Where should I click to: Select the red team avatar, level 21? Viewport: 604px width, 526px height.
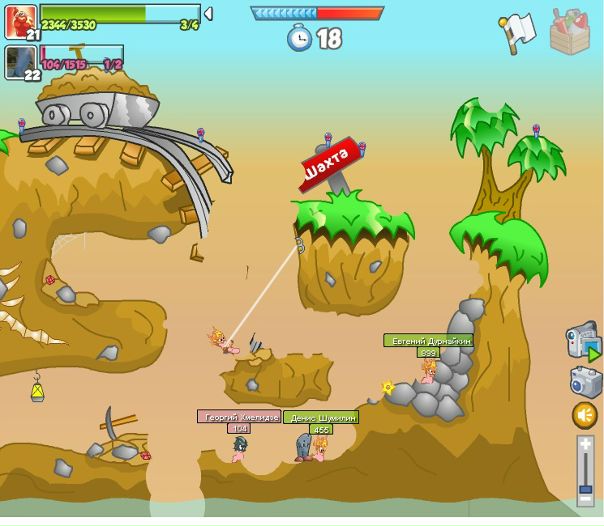(x=20, y=22)
